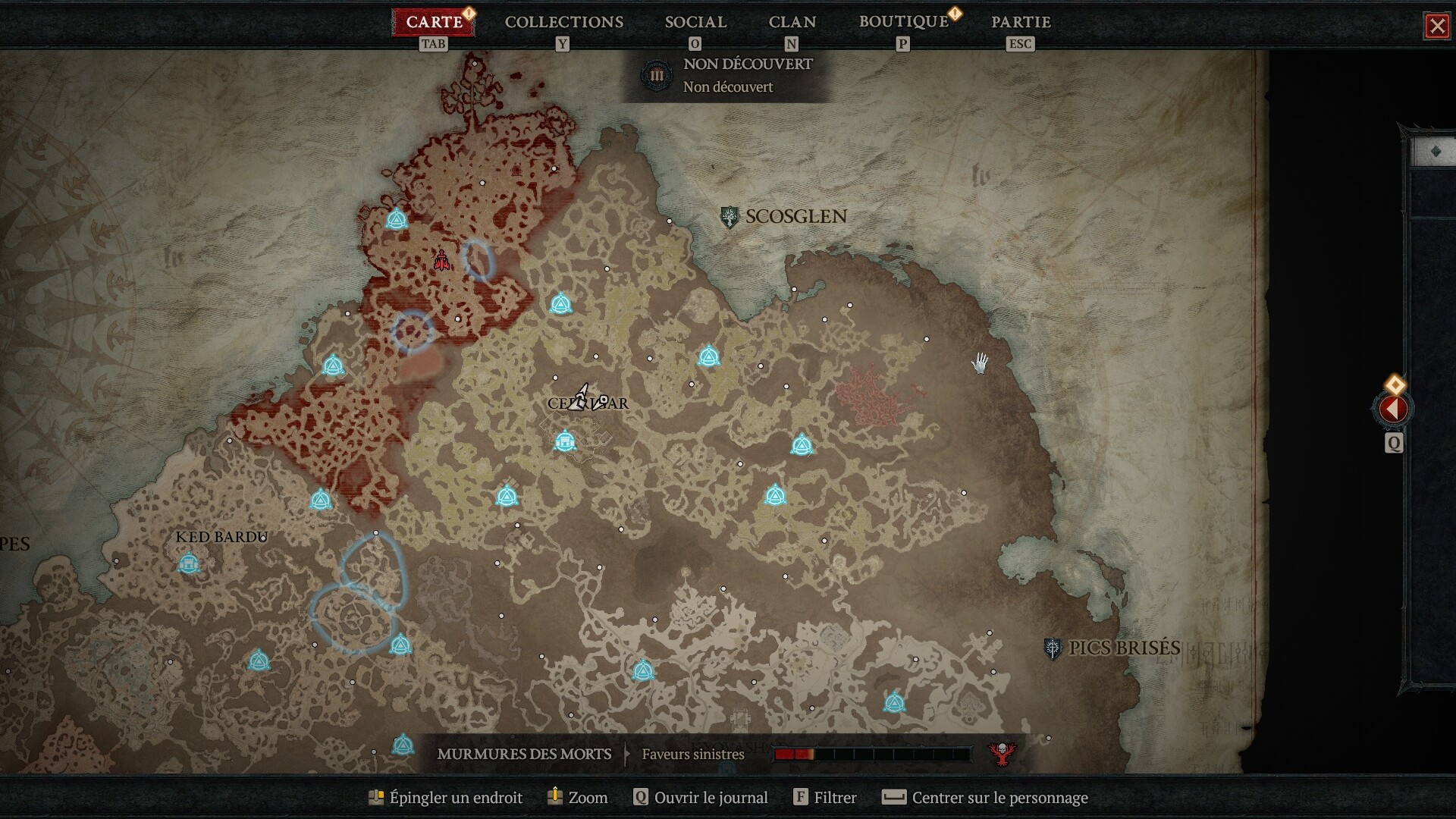
Task: Select the Ked Bardu waypoint icon
Action: point(188,564)
